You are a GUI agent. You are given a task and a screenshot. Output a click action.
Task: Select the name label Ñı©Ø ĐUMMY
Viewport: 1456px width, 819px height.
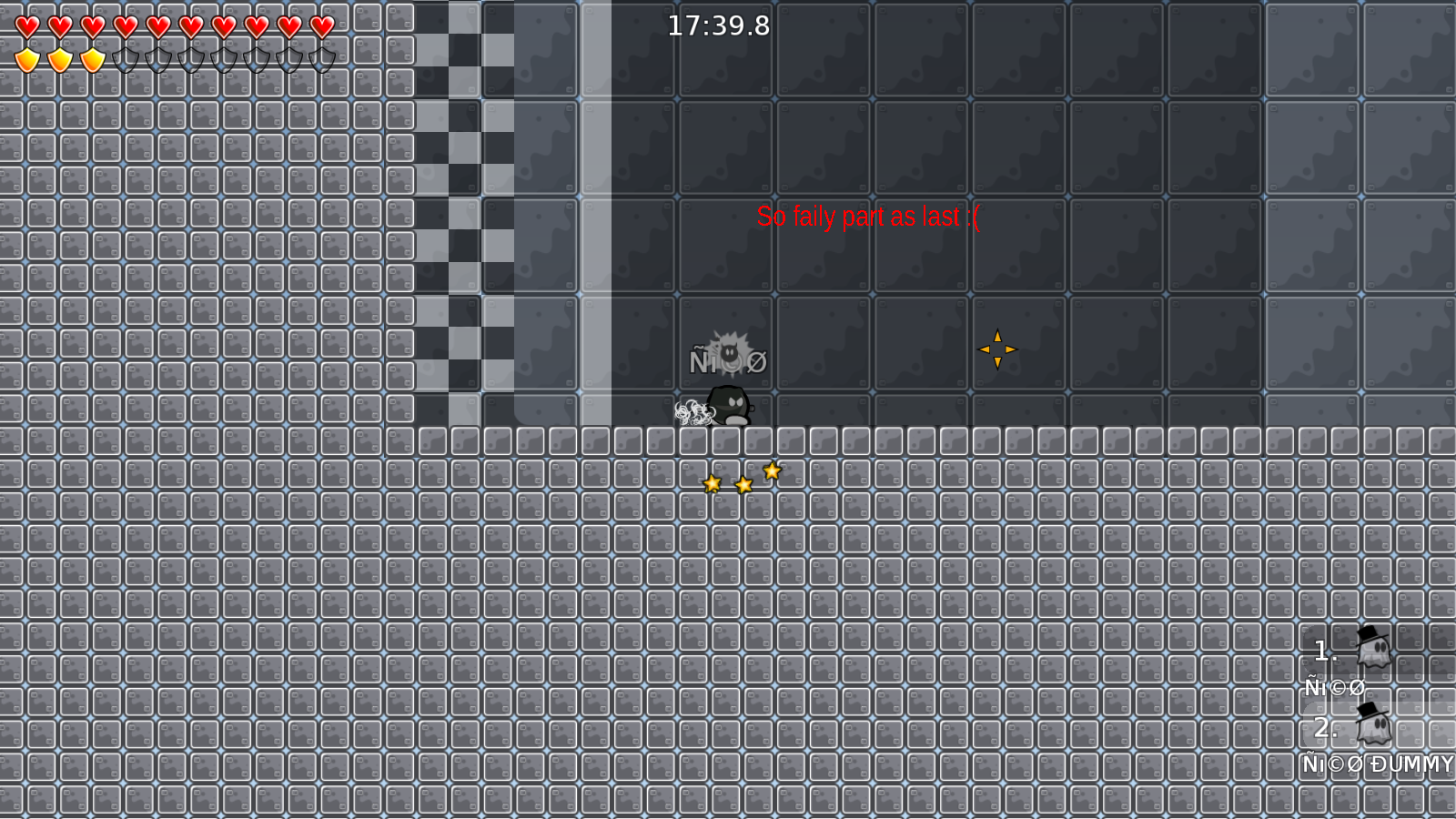pyautogui.click(x=1377, y=764)
